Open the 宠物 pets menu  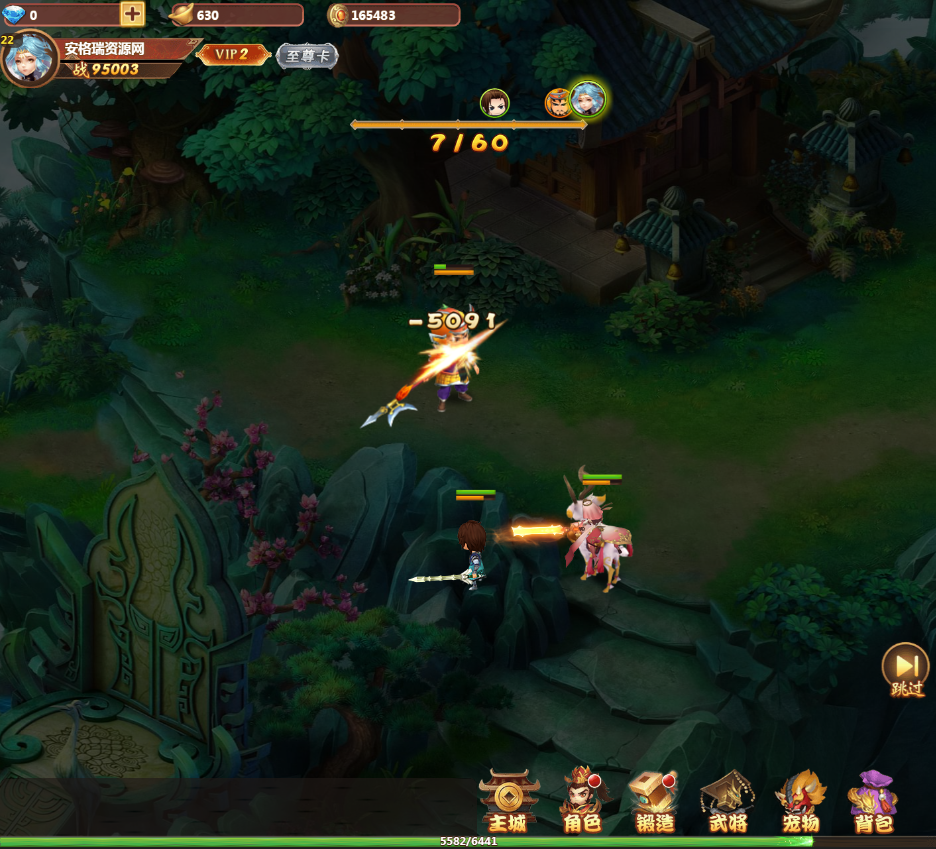pos(801,802)
